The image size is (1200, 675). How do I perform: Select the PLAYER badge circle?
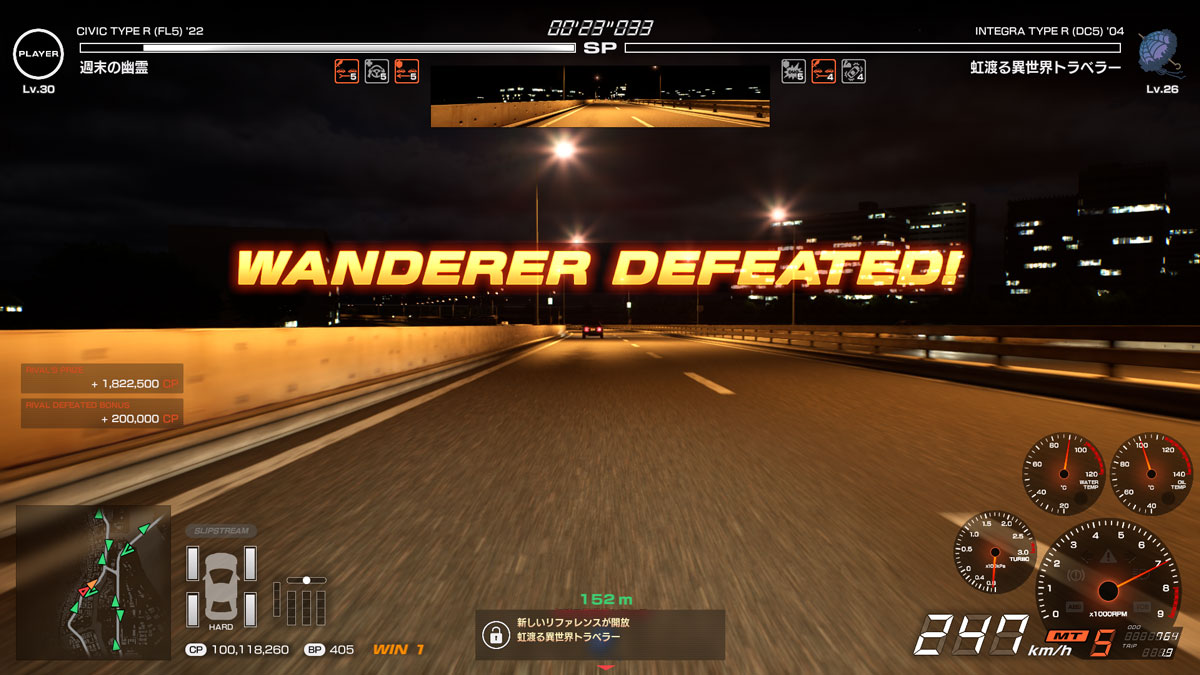click(38, 54)
